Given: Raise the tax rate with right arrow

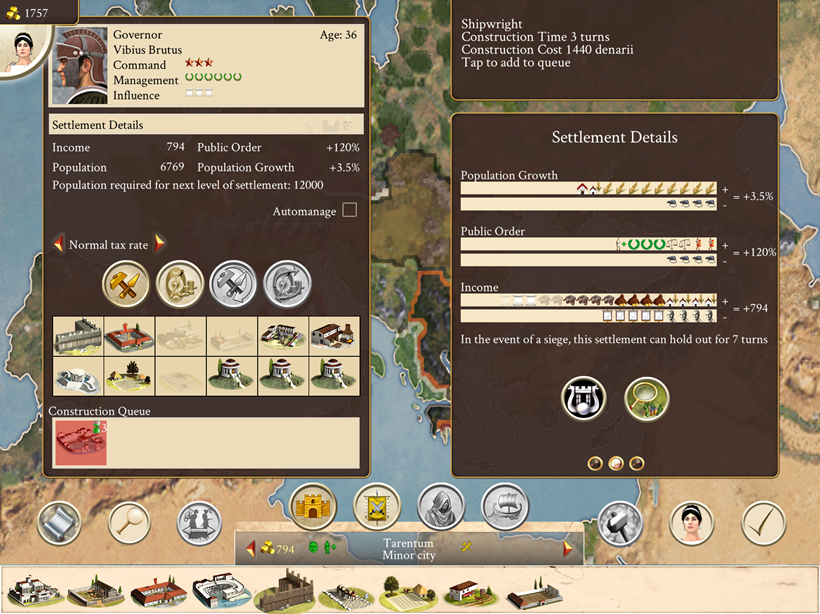Looking at the screenshot, I should click(159, 244).
